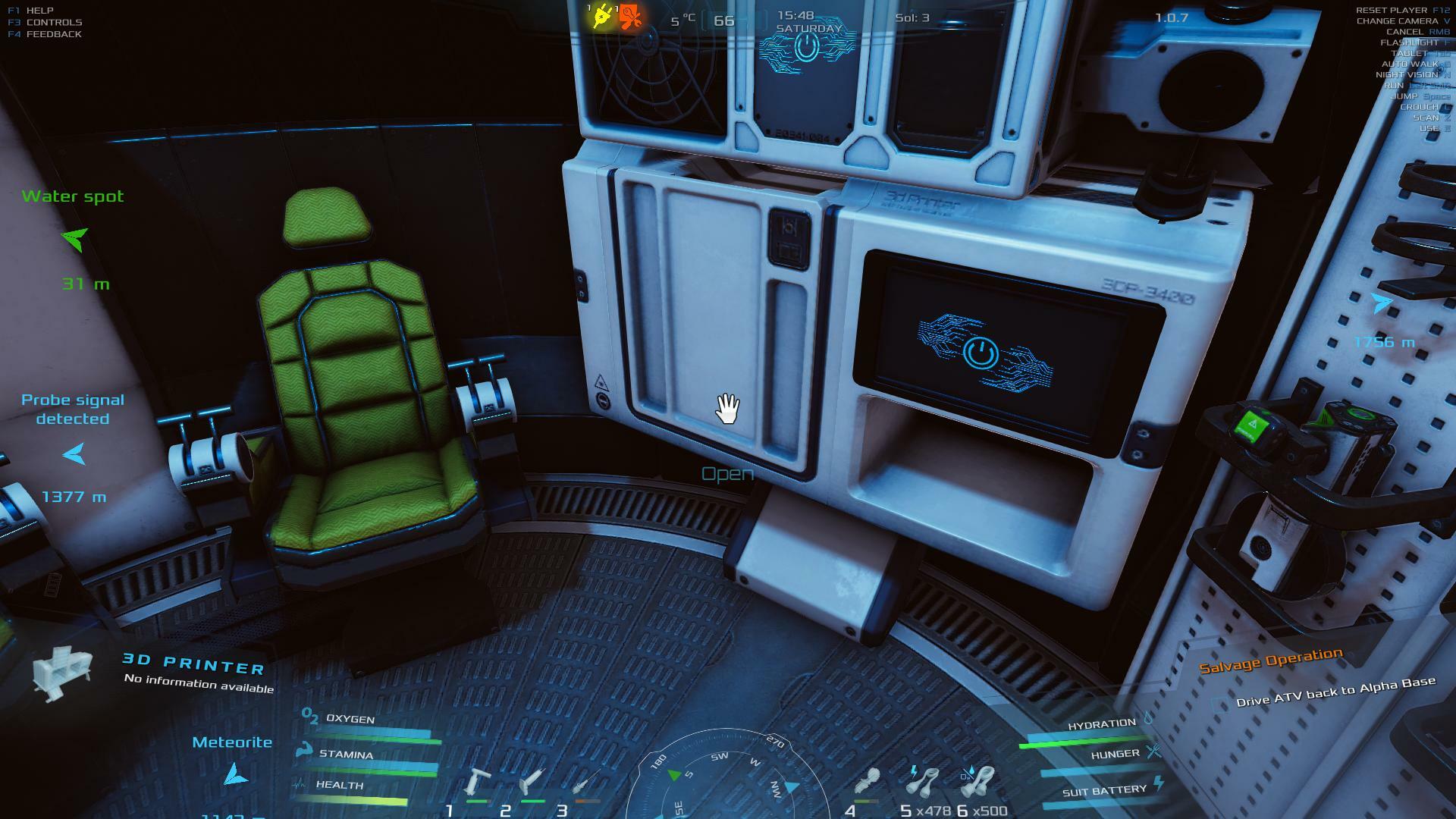Viewport: 1456px width, 819px height.
Task: Select the Water spot waypoint marker
Action: click(x=75, y=239)
